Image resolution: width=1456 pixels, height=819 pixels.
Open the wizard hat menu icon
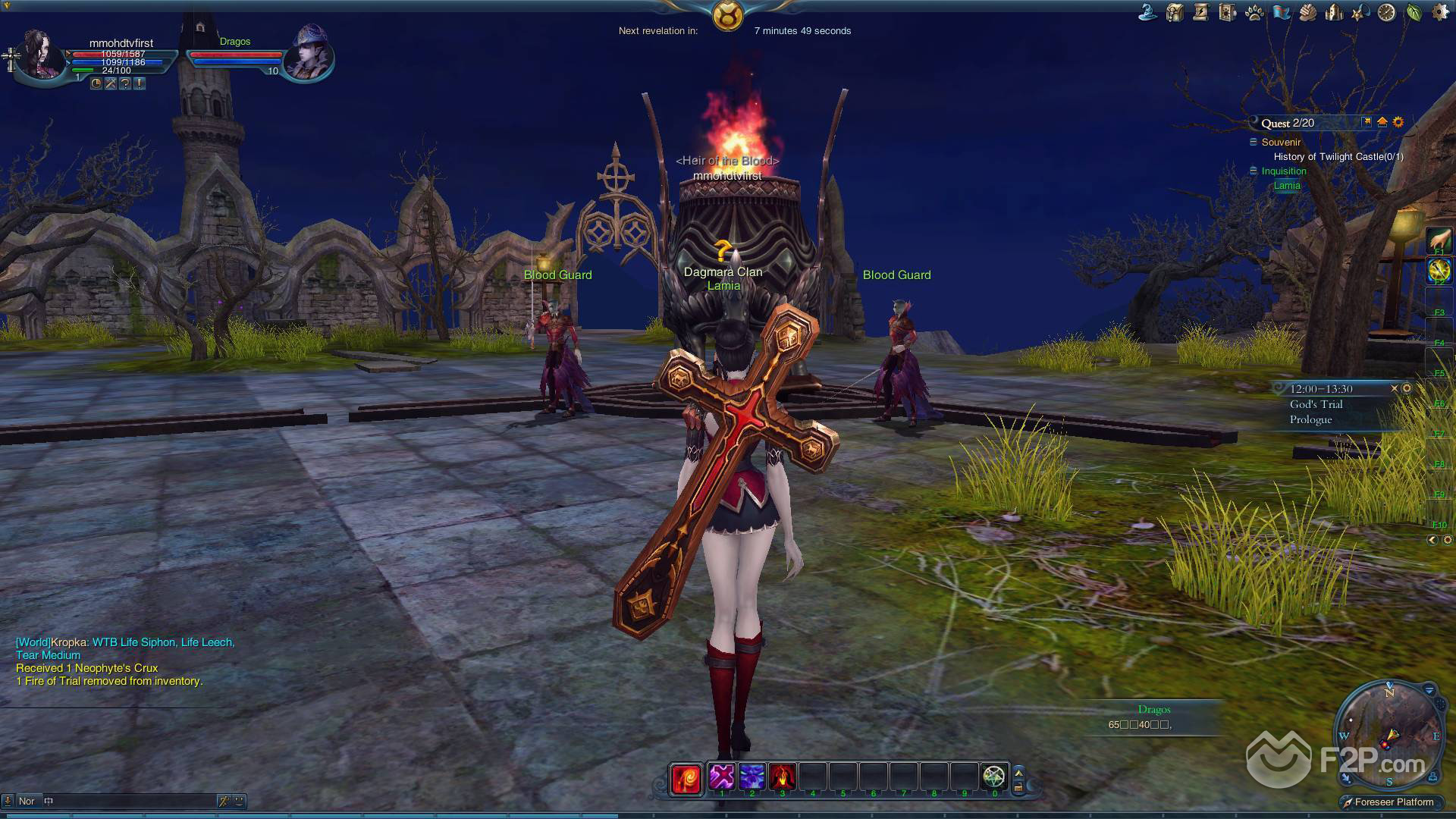coord(1148,12)
